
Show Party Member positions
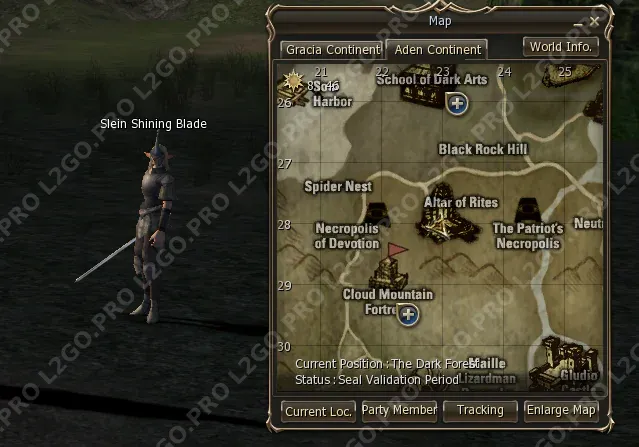click(399, 410)
